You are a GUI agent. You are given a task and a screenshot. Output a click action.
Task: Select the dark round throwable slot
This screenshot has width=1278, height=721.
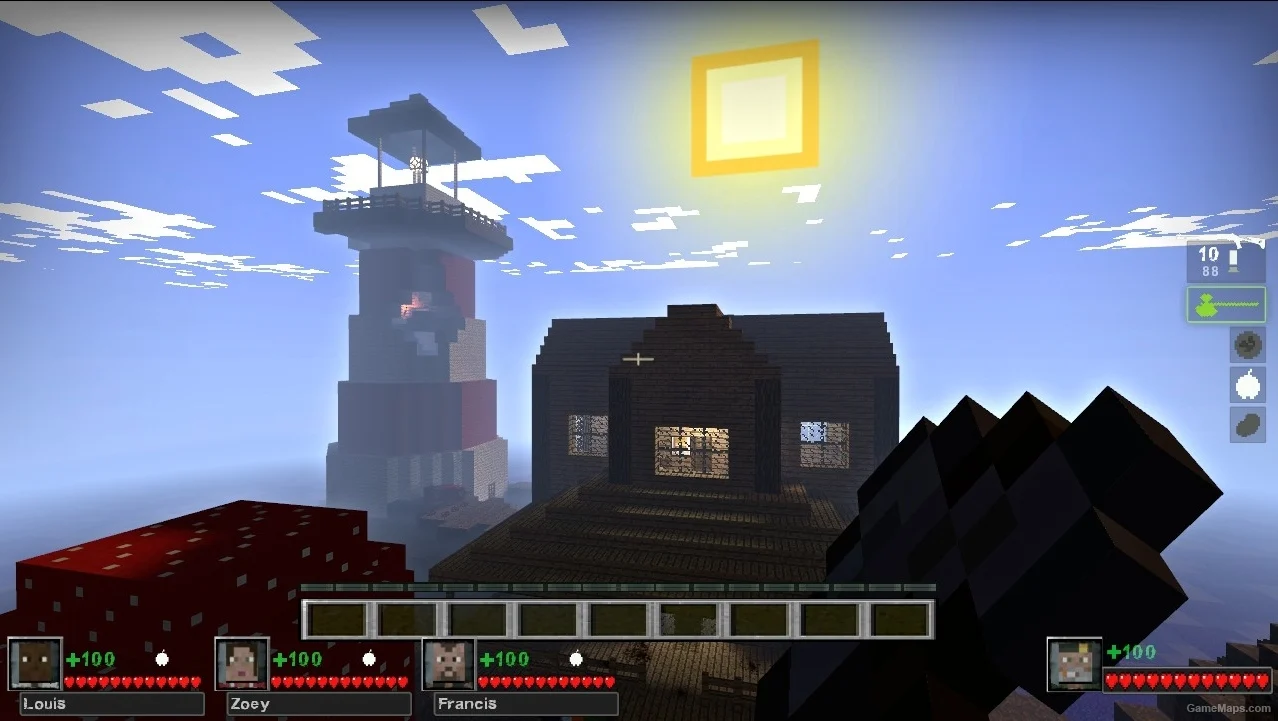point(1247,345)
